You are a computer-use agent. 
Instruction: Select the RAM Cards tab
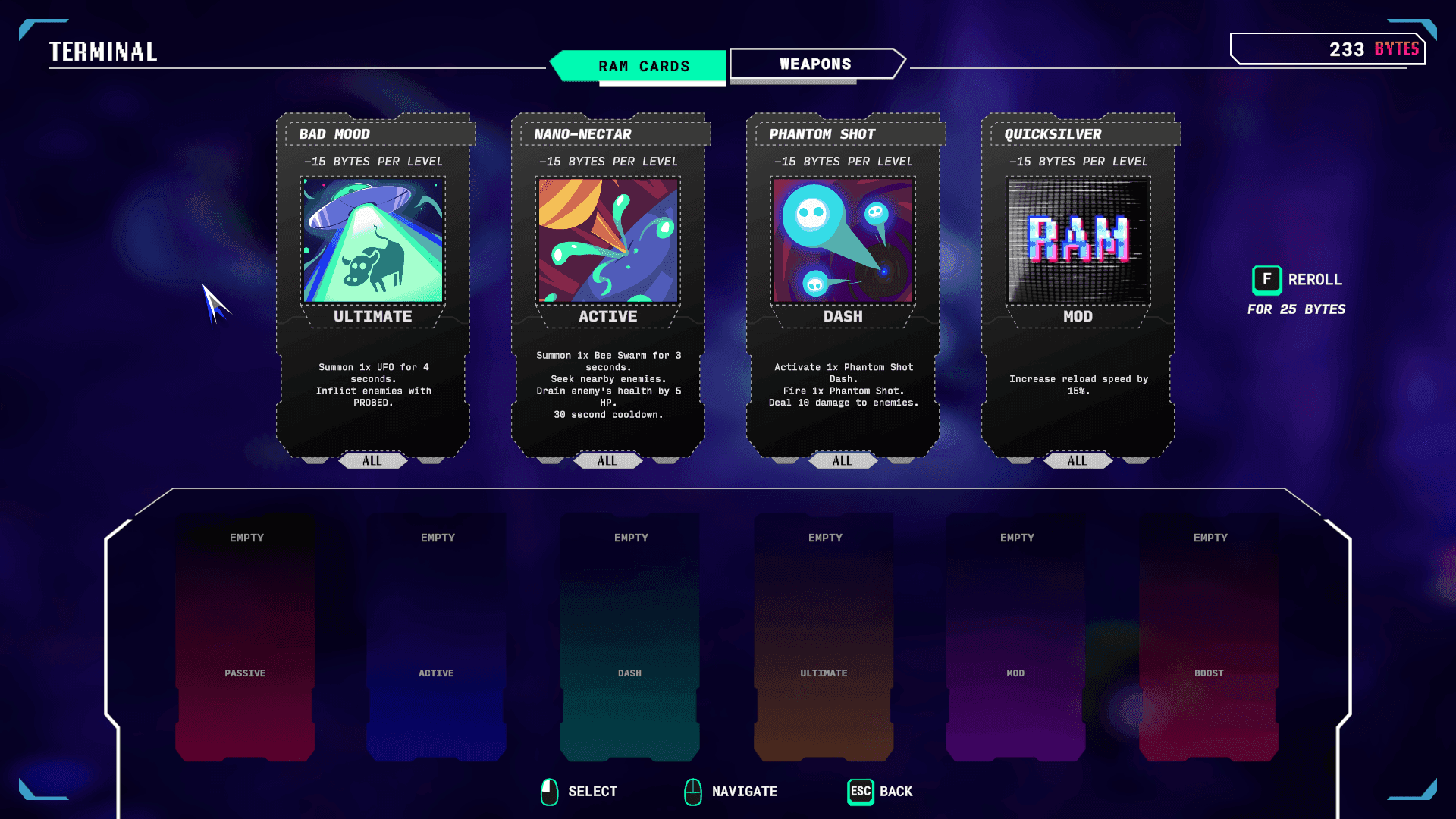tap(643, 66)
